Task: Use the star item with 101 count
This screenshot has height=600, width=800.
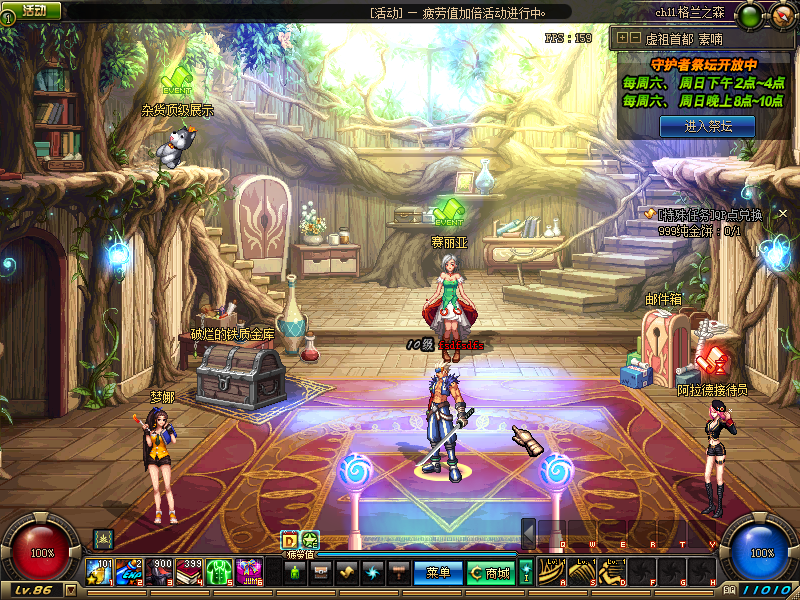Action: point(100,572)
